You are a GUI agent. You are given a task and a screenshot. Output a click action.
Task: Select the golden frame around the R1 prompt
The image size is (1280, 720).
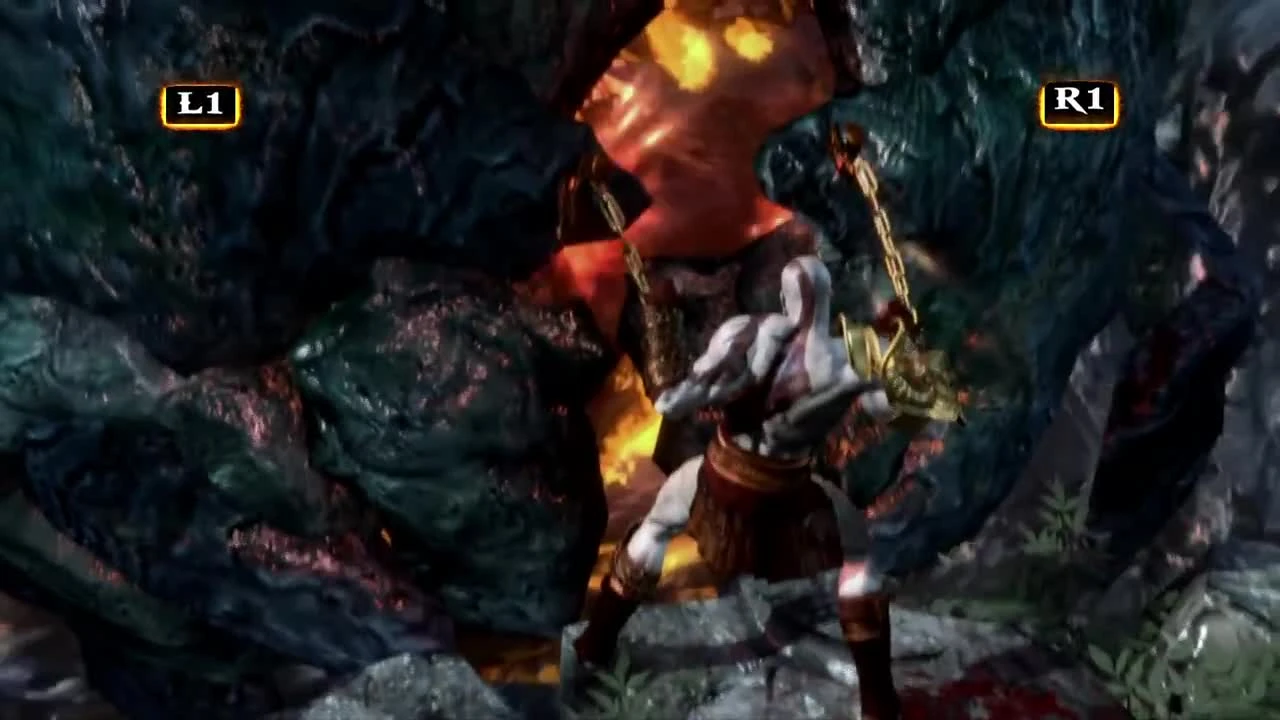click(1045, 100)
